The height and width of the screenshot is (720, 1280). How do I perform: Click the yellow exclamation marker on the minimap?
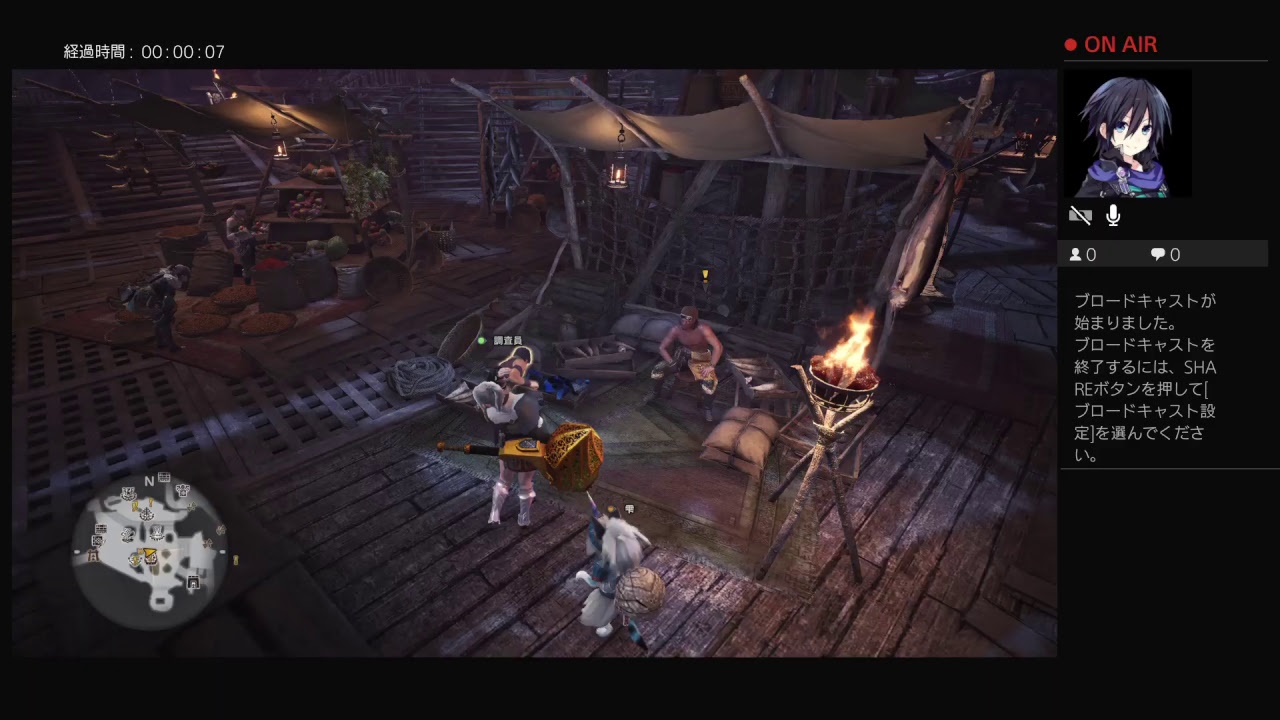tap(150, 501)
